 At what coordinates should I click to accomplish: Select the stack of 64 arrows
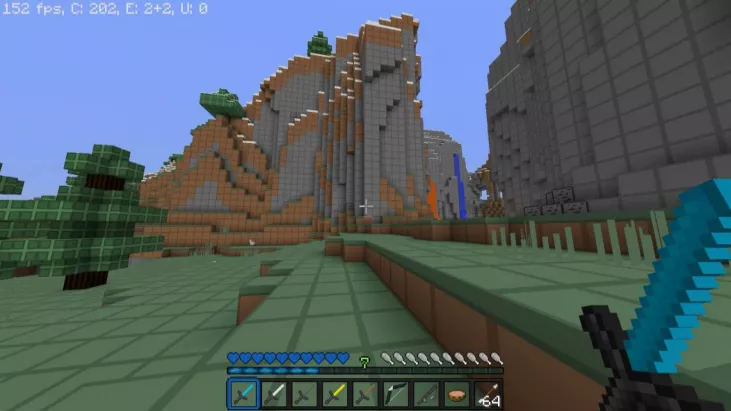pyautogui.click(x=488, y=395)
